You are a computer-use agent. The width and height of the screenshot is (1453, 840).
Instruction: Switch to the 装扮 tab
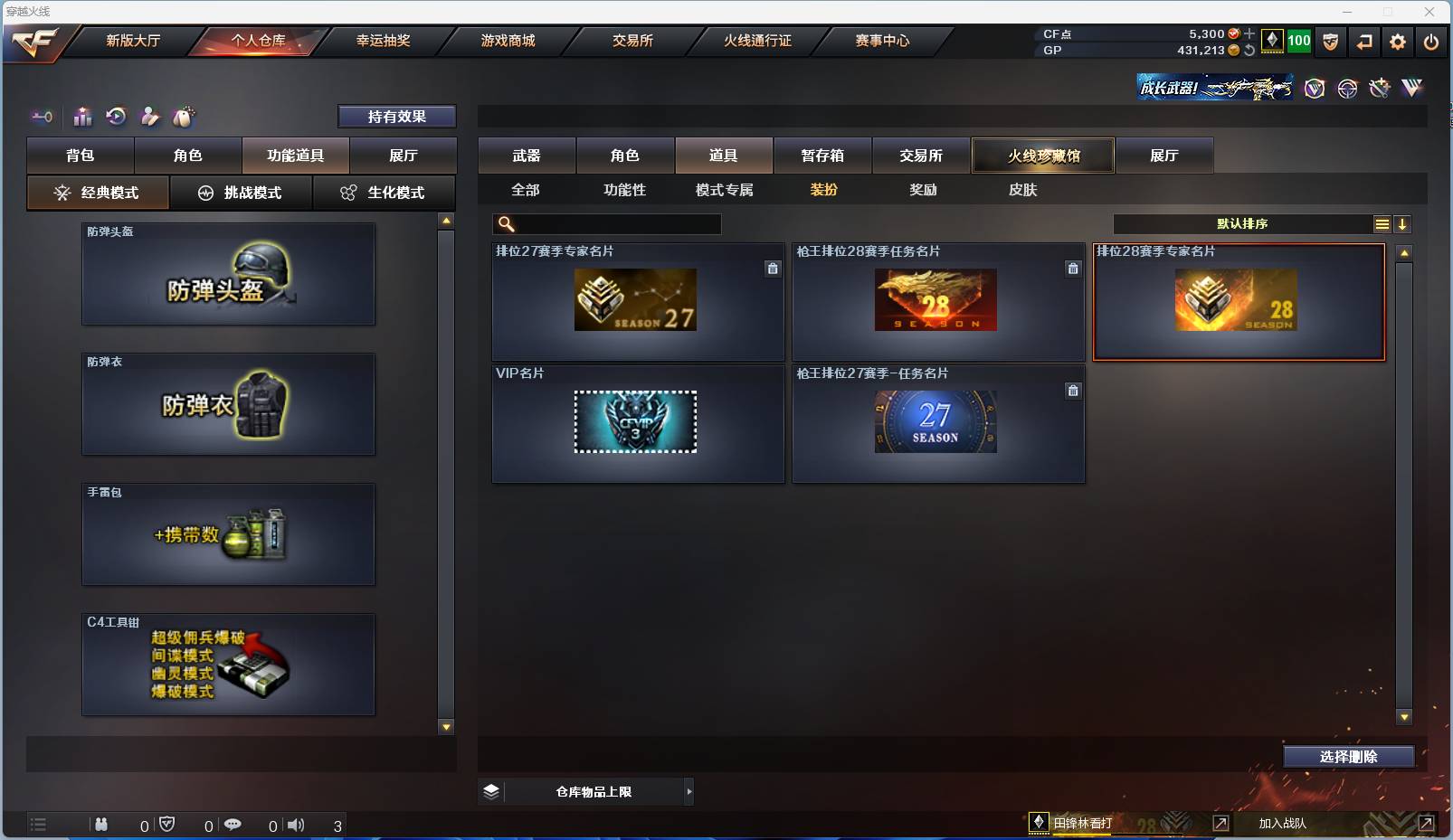(824, 190)
